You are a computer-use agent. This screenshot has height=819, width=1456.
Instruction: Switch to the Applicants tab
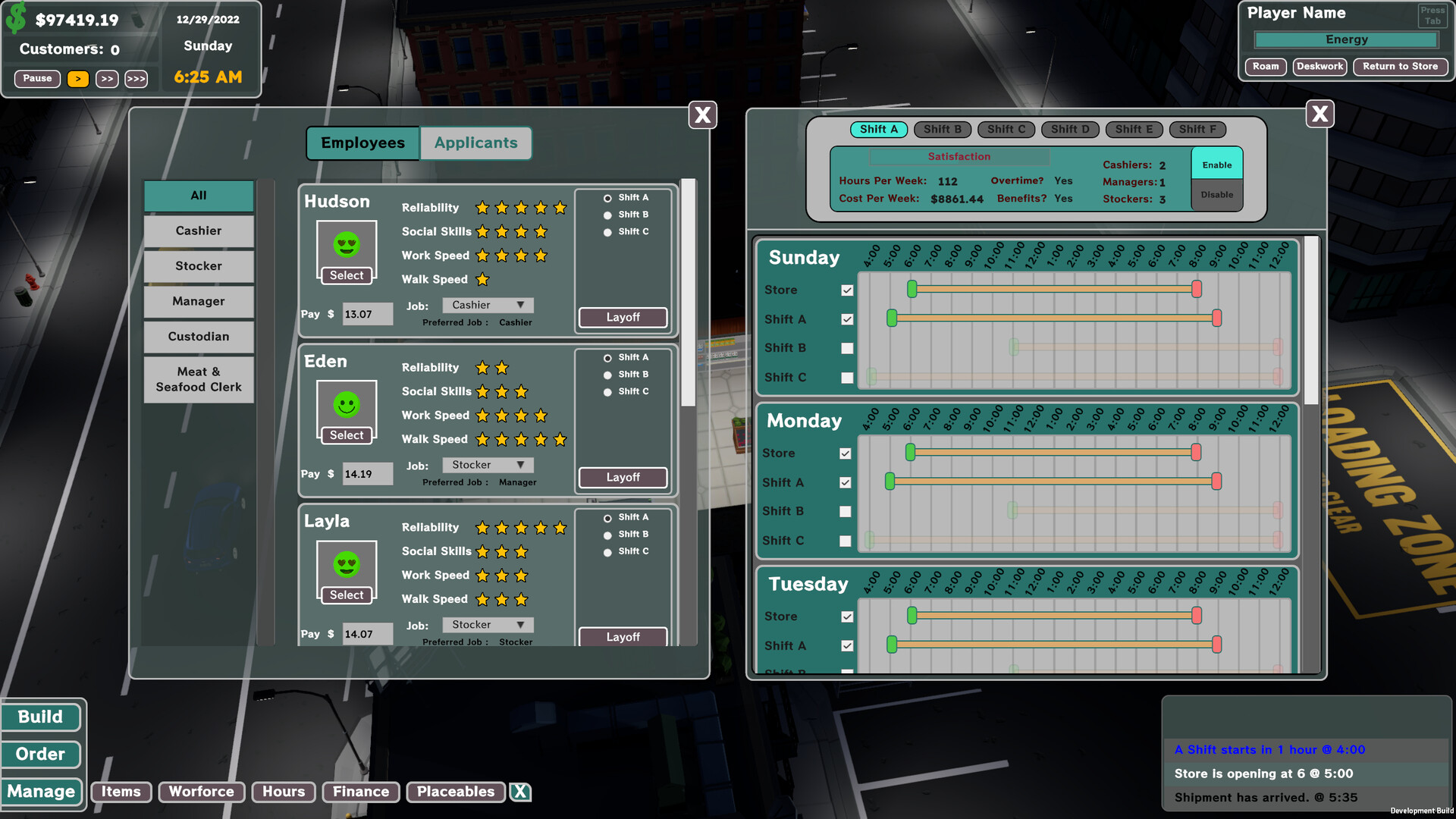pyautogui.click(x=476, y=143)
